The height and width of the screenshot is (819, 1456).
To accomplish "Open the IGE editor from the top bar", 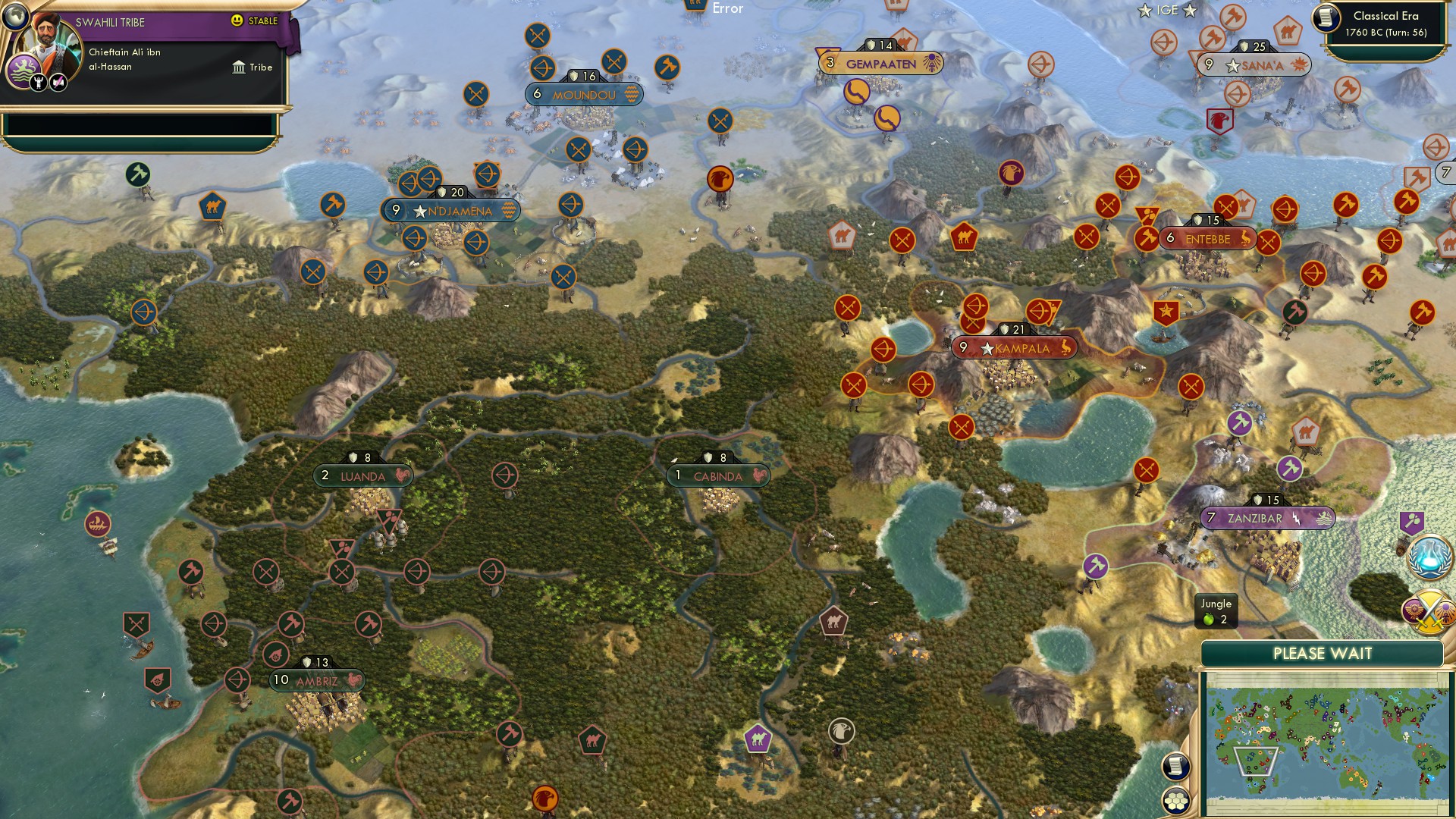I will 1169,11.
